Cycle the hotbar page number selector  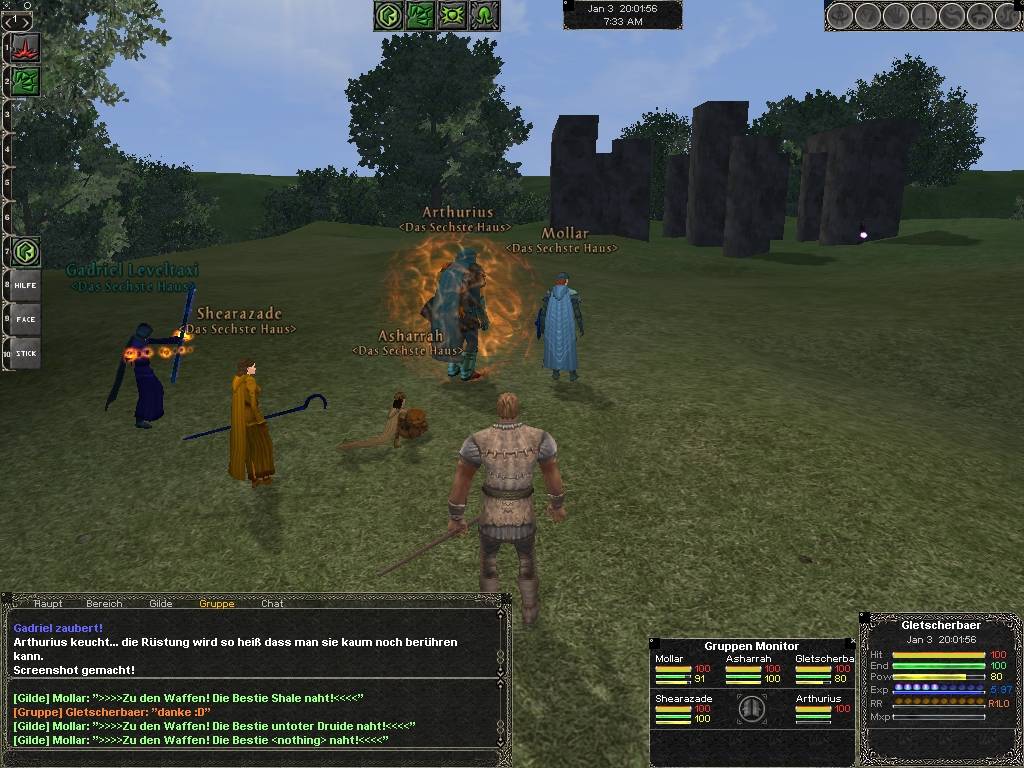pyautogui.click(x=18, y=20)
